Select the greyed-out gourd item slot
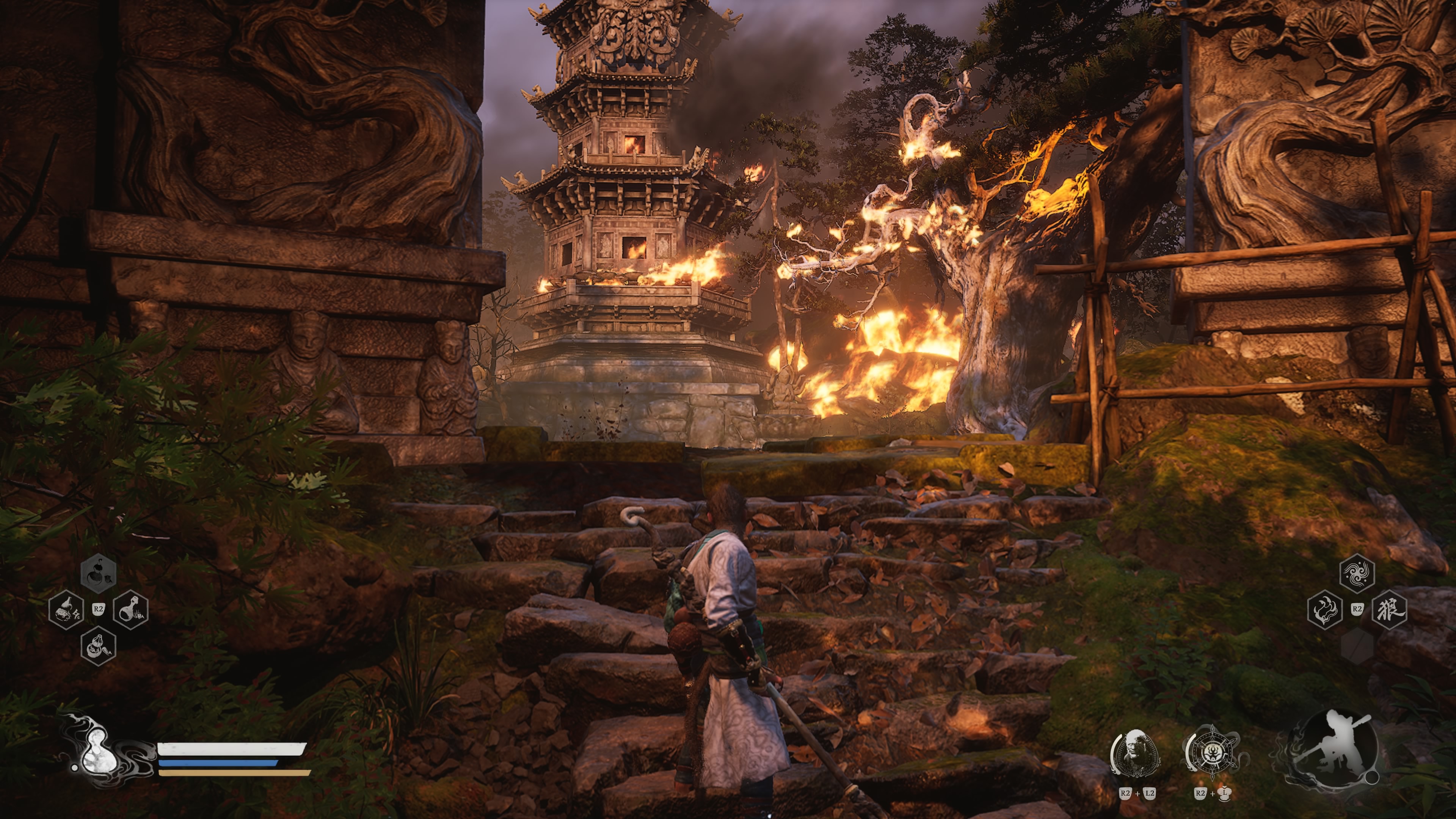Image resolution: width=1456 pixels, height=819 pixels. click(98, 573)
